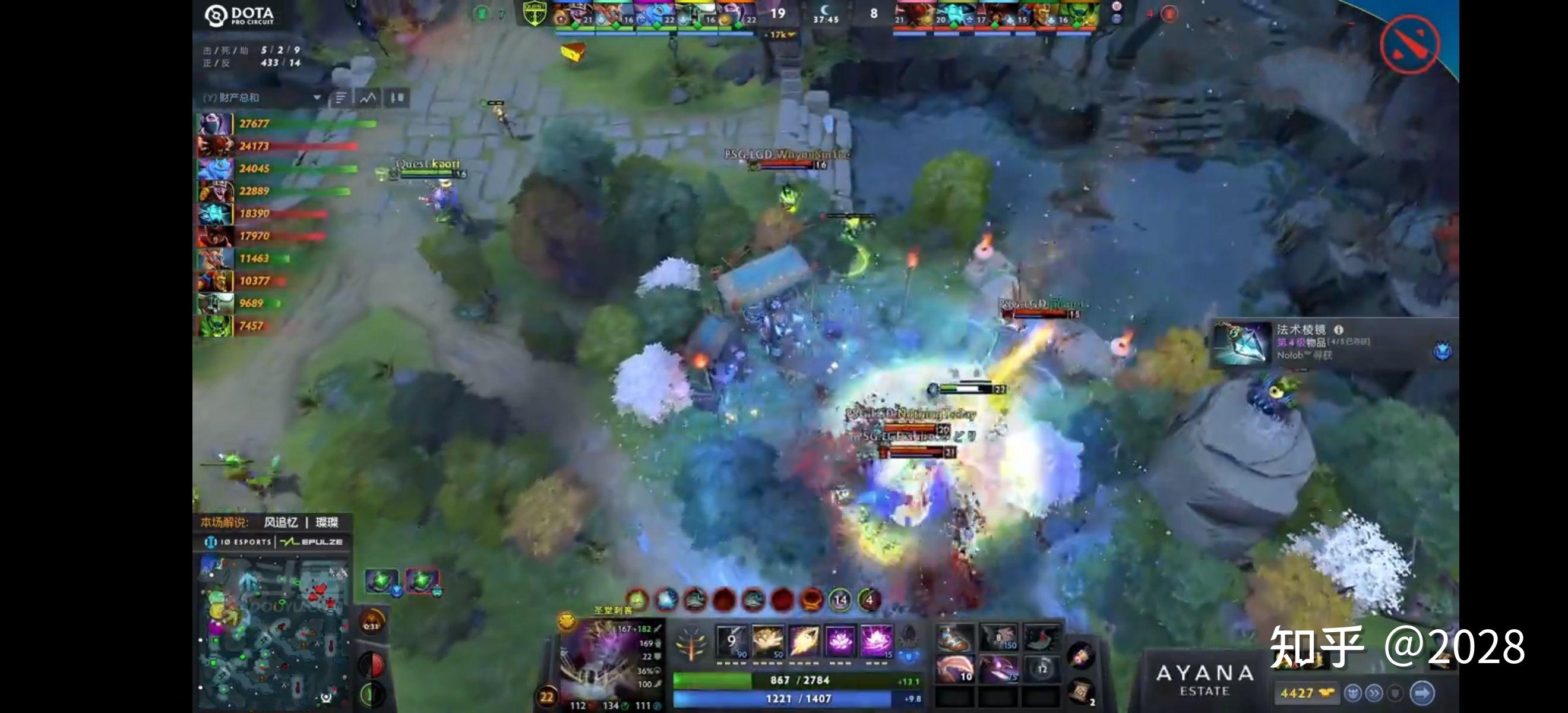Viewport: 1568px width, 713px height.
Task: Select the Psi Blades passive ability icon
Action: [x=804, y=641]
